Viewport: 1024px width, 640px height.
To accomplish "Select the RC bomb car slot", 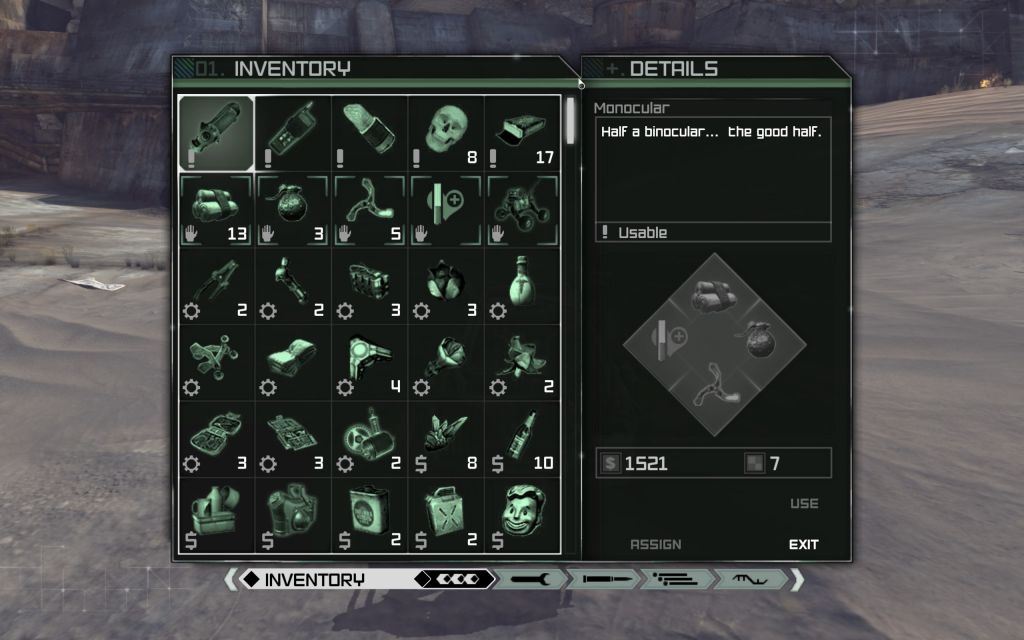I will [522, 210].
